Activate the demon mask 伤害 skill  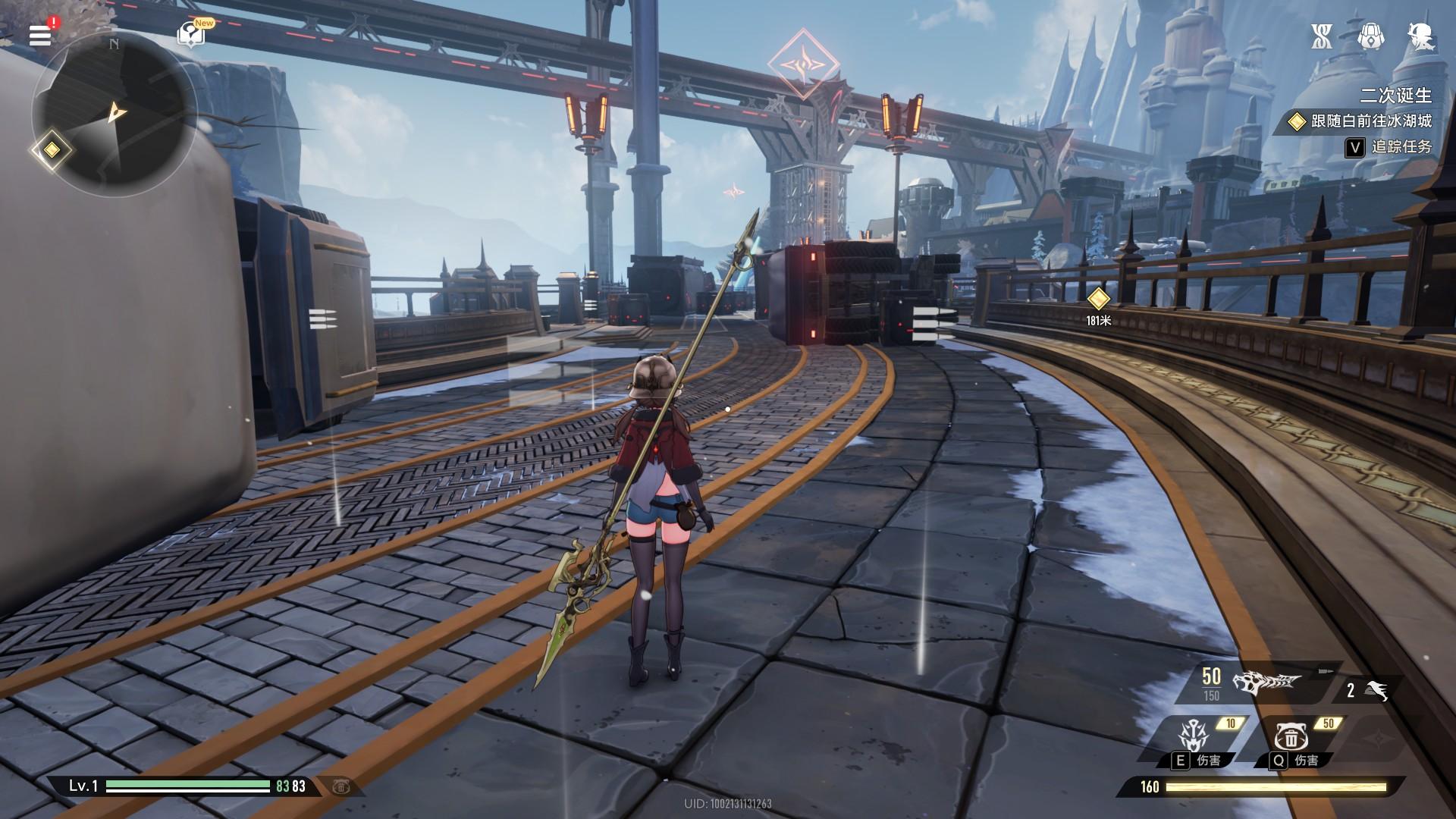[1191, 737]
